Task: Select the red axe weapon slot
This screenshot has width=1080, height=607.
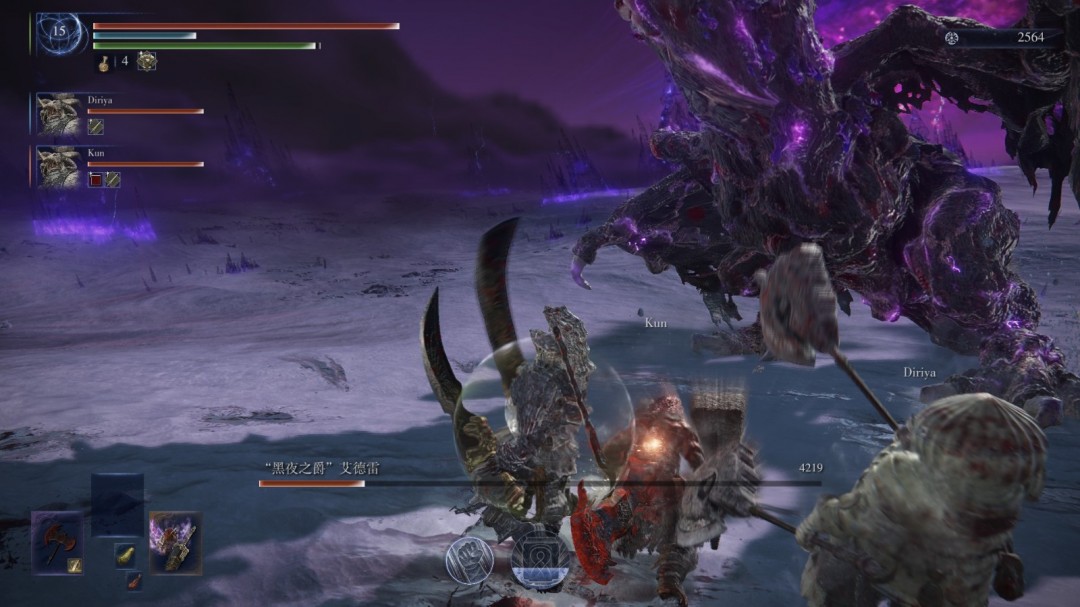Action: pos(55,542)
